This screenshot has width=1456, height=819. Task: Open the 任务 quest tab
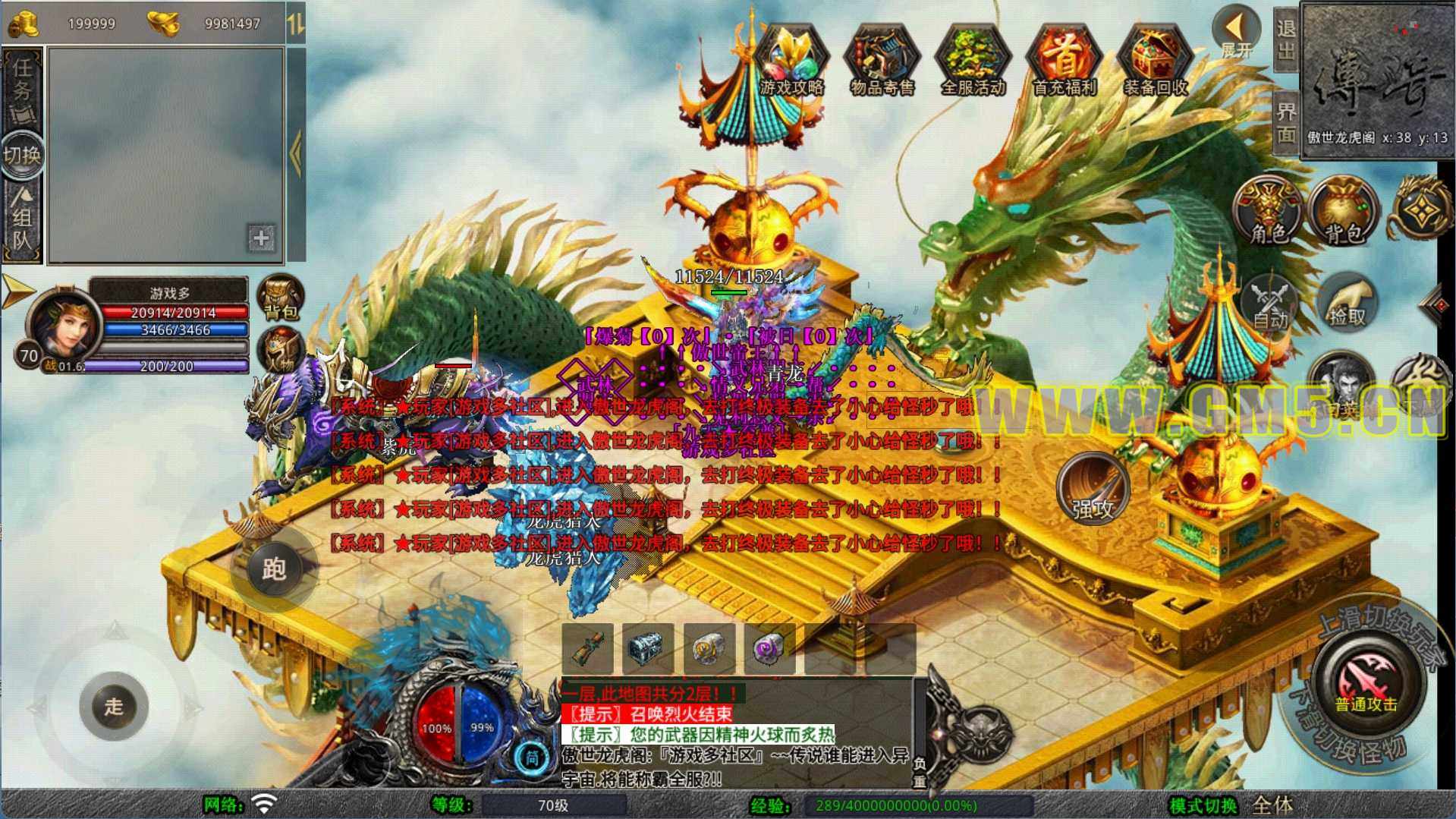(23, 89)
